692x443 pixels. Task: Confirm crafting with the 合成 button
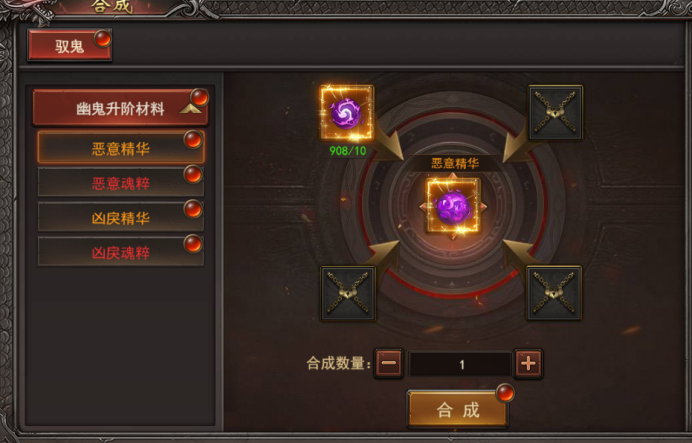(458, 409)
